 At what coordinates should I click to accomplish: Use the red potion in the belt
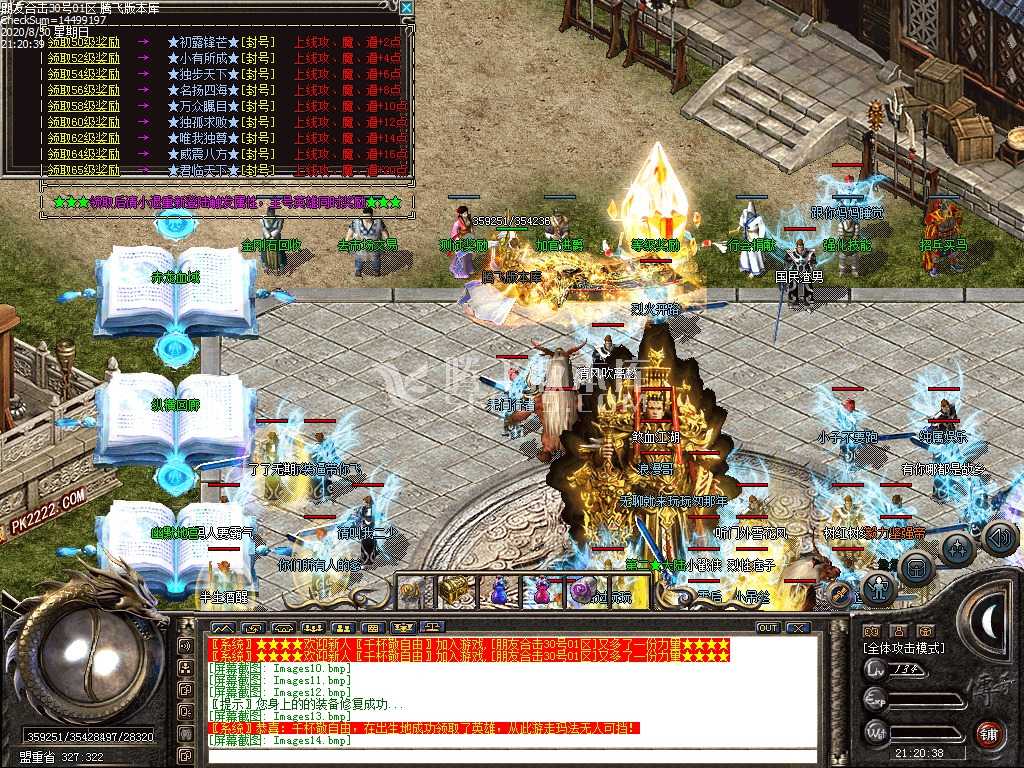(540, 591)
